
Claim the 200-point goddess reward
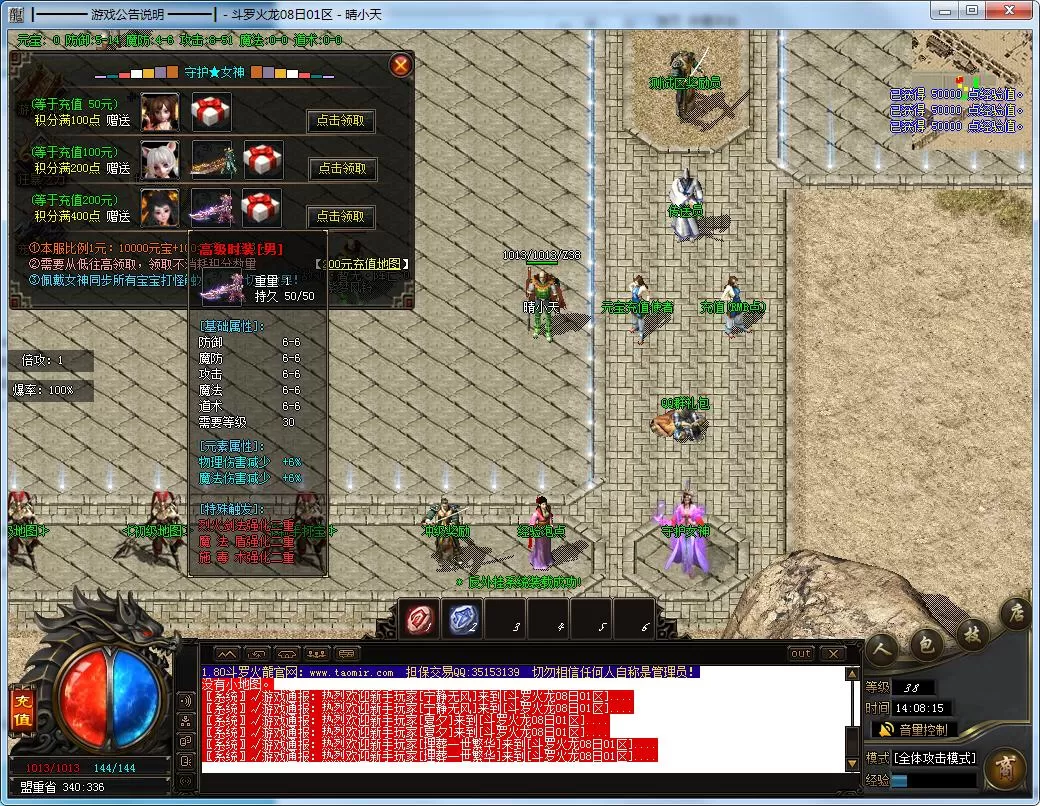coord(342,169)
